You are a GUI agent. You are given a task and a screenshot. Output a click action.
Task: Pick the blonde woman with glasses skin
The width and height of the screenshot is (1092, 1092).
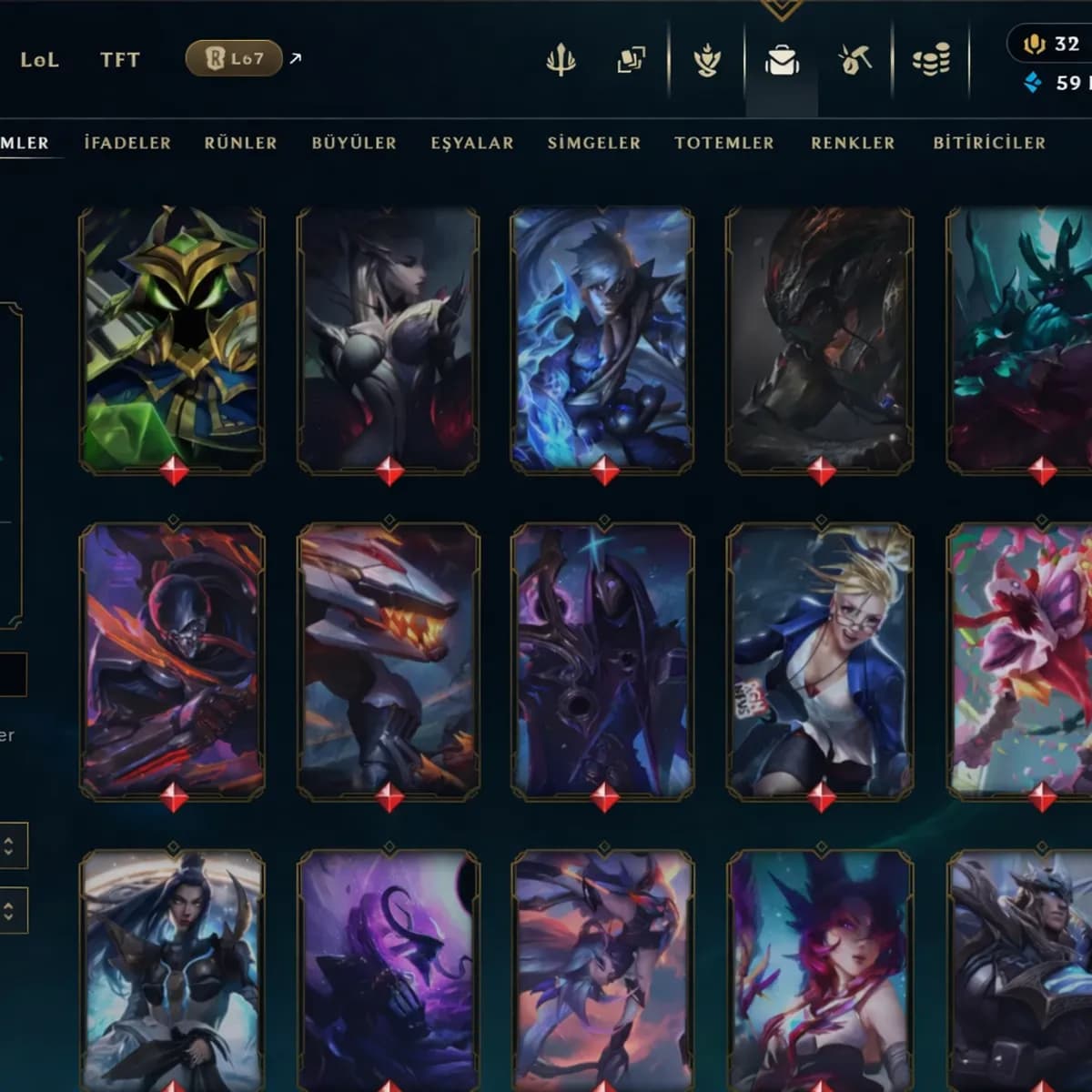click(x=820, y=661)
